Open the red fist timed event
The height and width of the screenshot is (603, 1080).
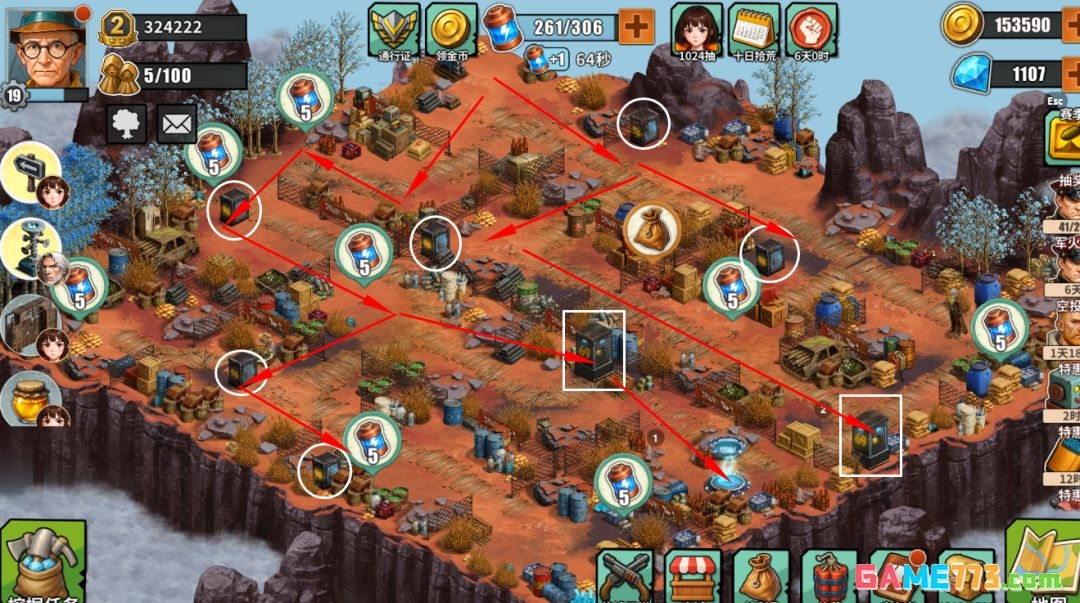coord(811,29)
